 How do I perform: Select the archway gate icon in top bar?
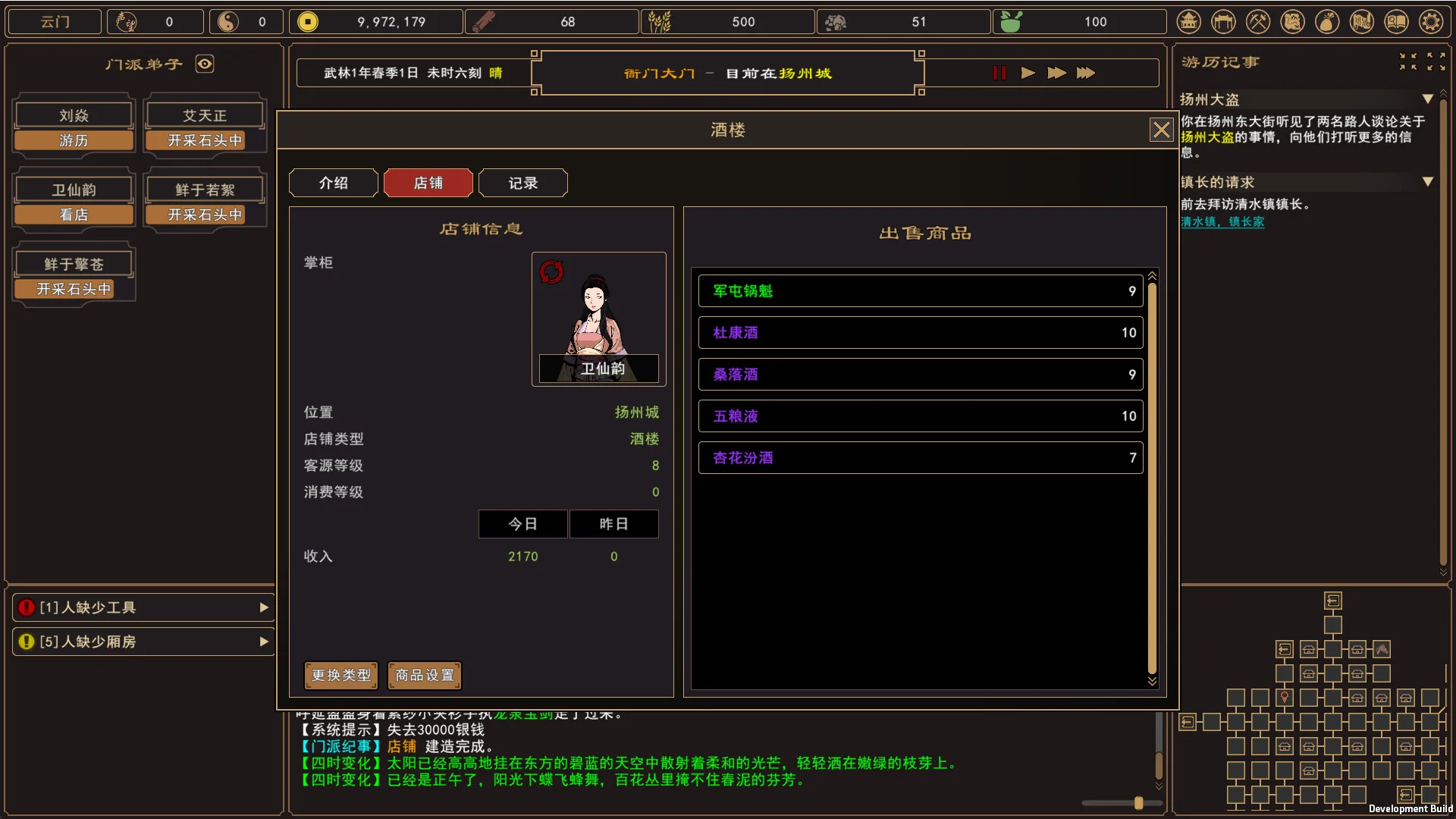(x=1223, y=21)
